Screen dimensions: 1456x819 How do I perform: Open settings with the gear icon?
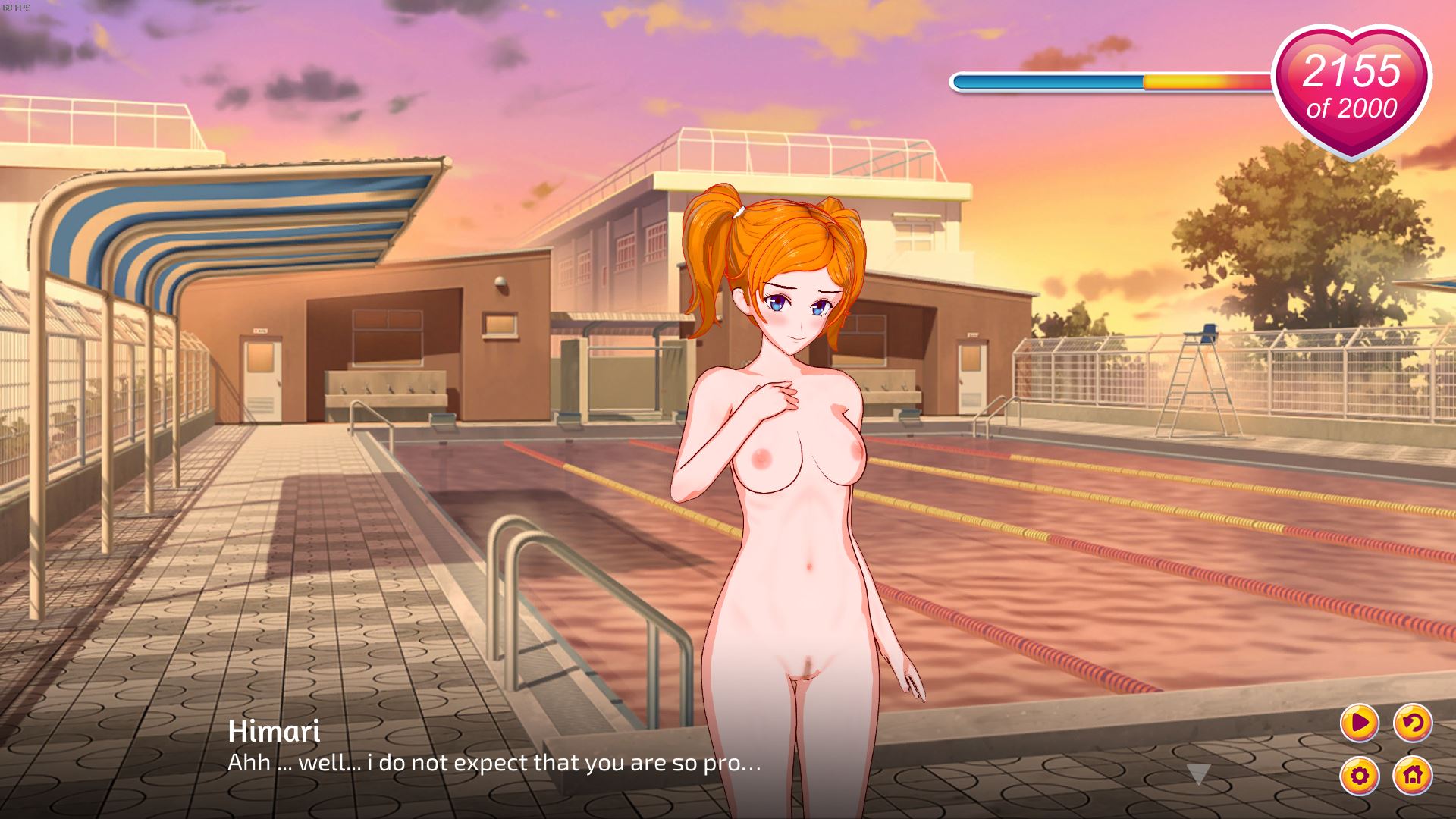point(1359,775)
